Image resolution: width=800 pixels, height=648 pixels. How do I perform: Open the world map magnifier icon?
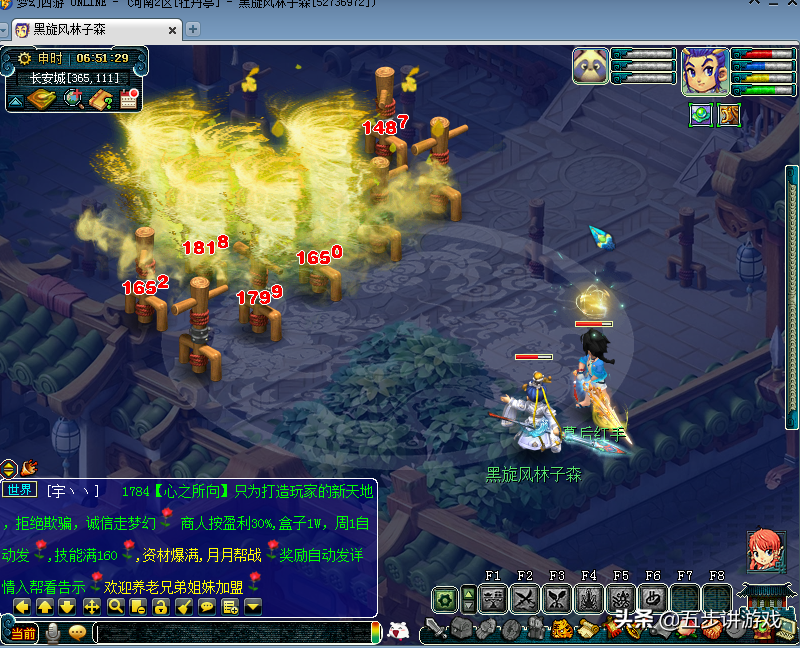tap(73, 98)
